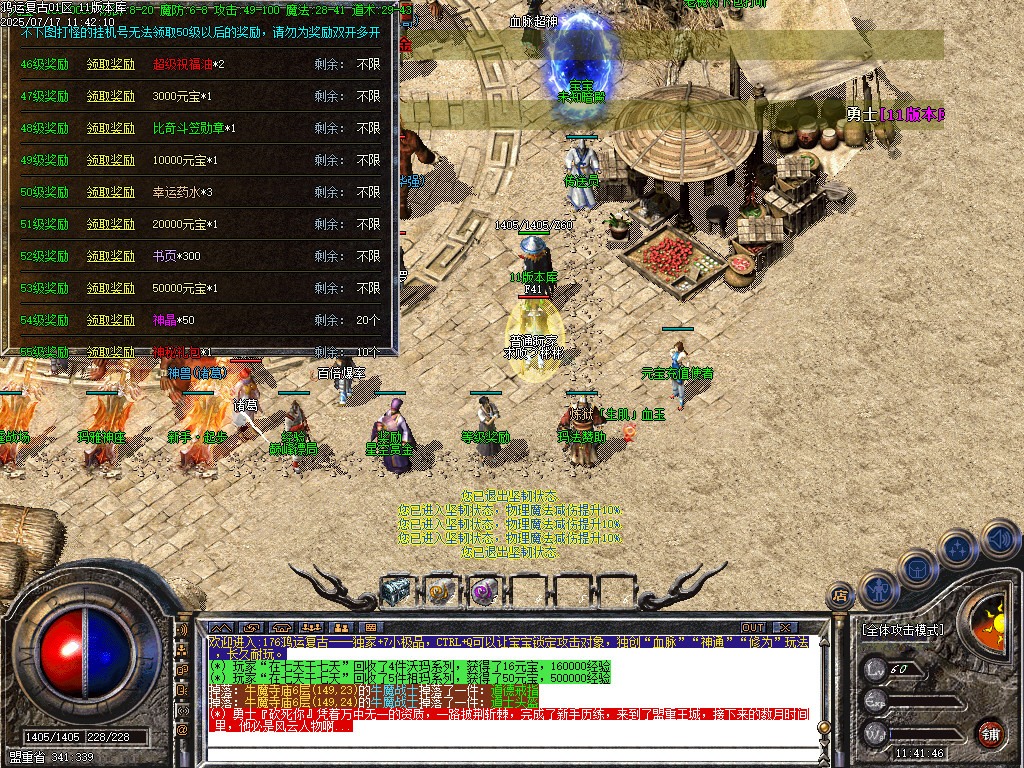
Task: Click the OUT button above chat
Action: 752,627
